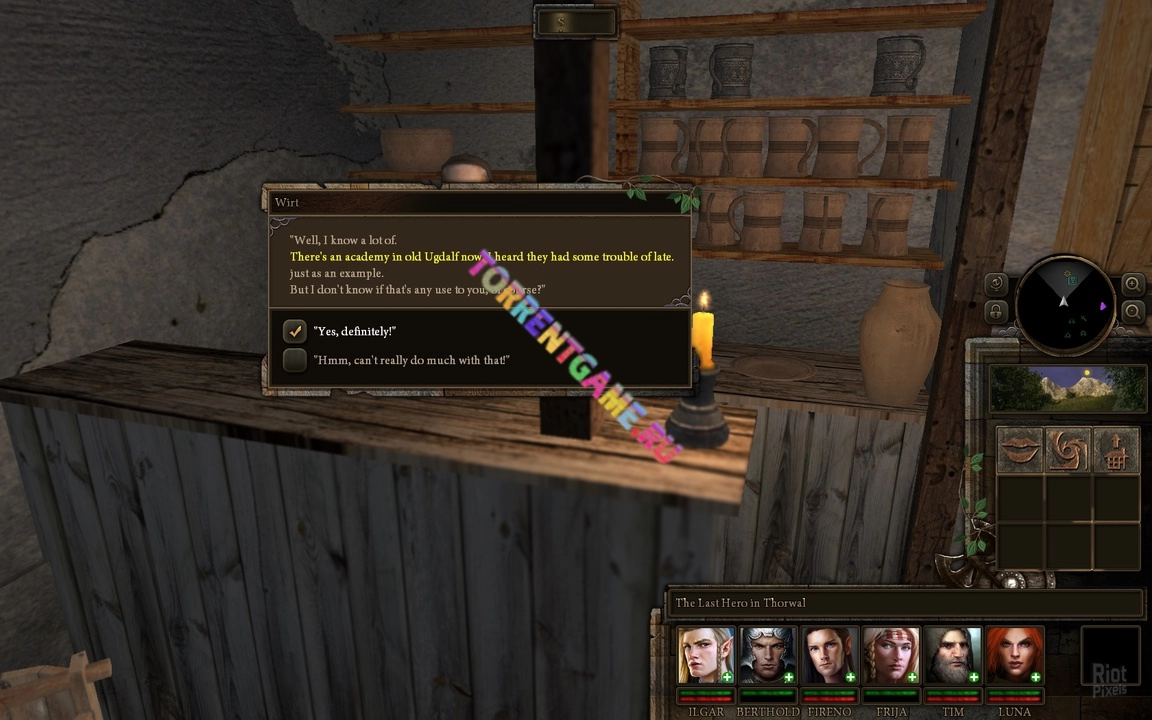Use the leave building arrow icon
Screen dimensions: 1152x720
pyautogui.click(x=1116, y=450)
